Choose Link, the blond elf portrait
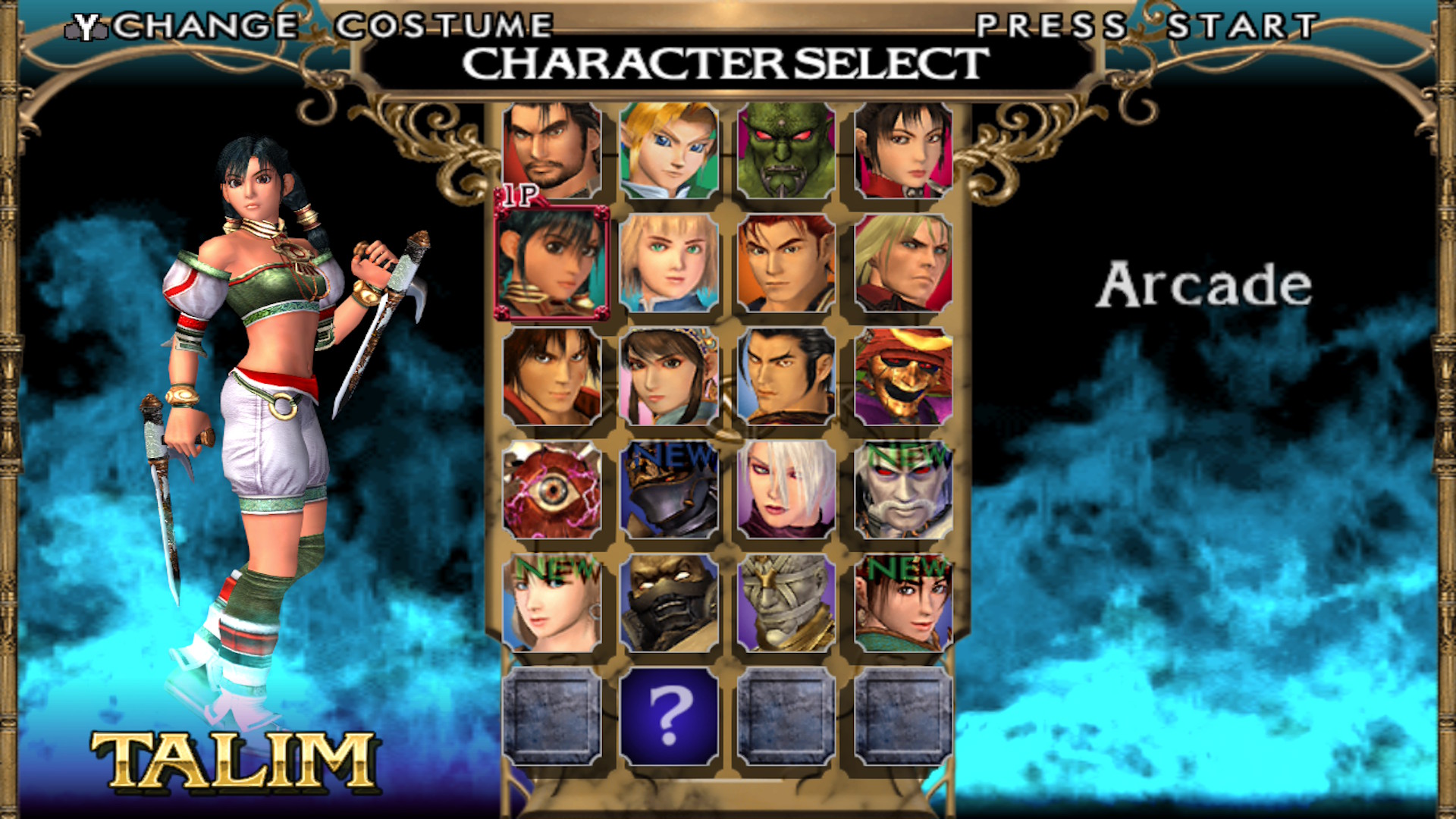The width and height of the screenshot is (1456, 819). pos(669,150)
